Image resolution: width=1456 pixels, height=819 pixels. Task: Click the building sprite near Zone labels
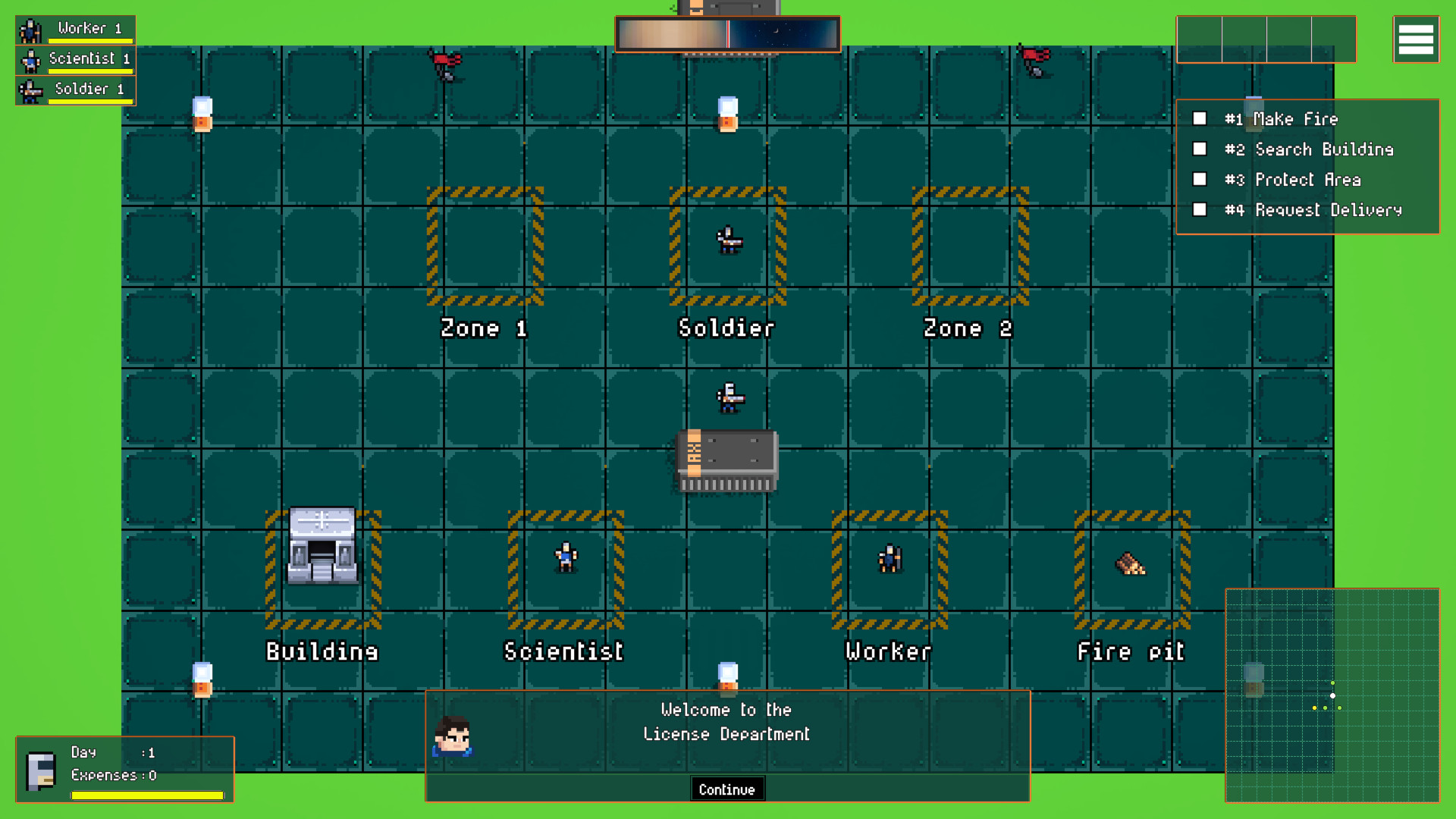pos(322,544)
